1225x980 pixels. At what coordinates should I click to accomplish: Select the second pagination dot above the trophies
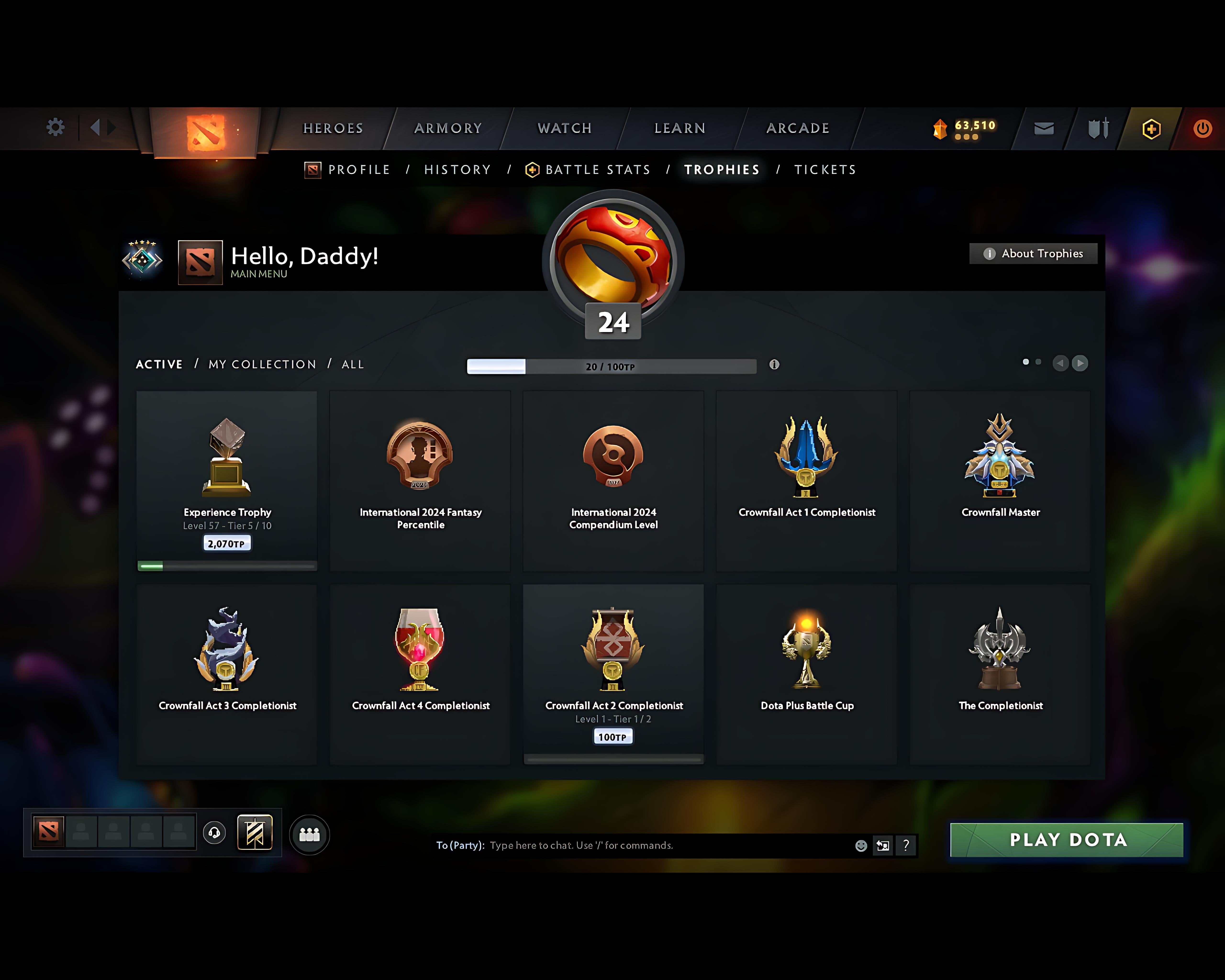click(x=1039, y=362)
